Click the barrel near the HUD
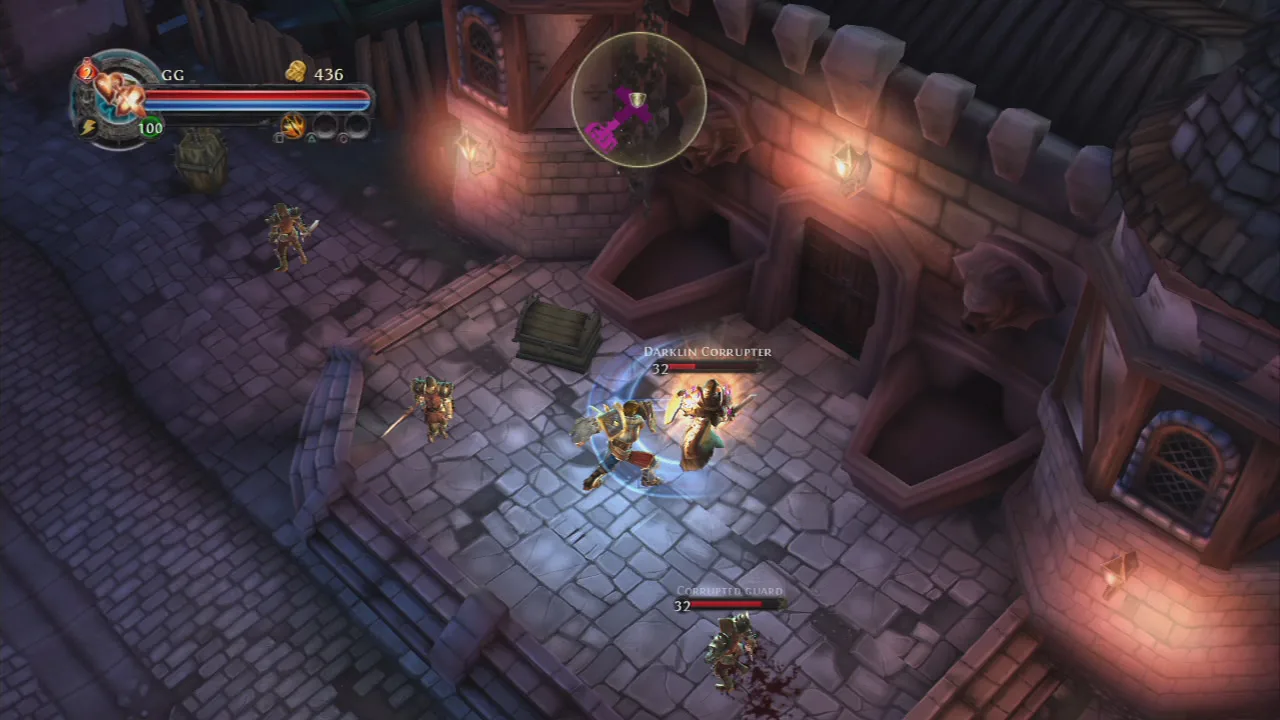Image resolution: width=1280 pixels, height=720 pixels. pos(200,165)
